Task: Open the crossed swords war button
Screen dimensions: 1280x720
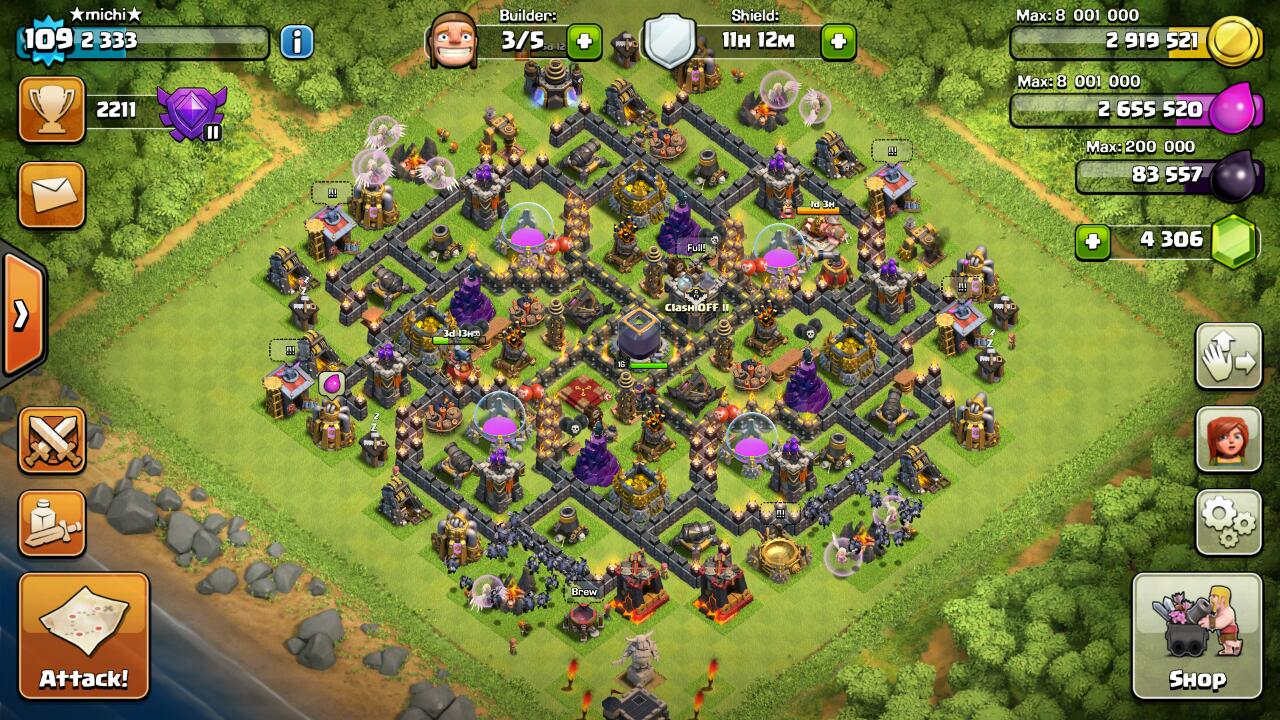Action: click(x=52, y=440)
